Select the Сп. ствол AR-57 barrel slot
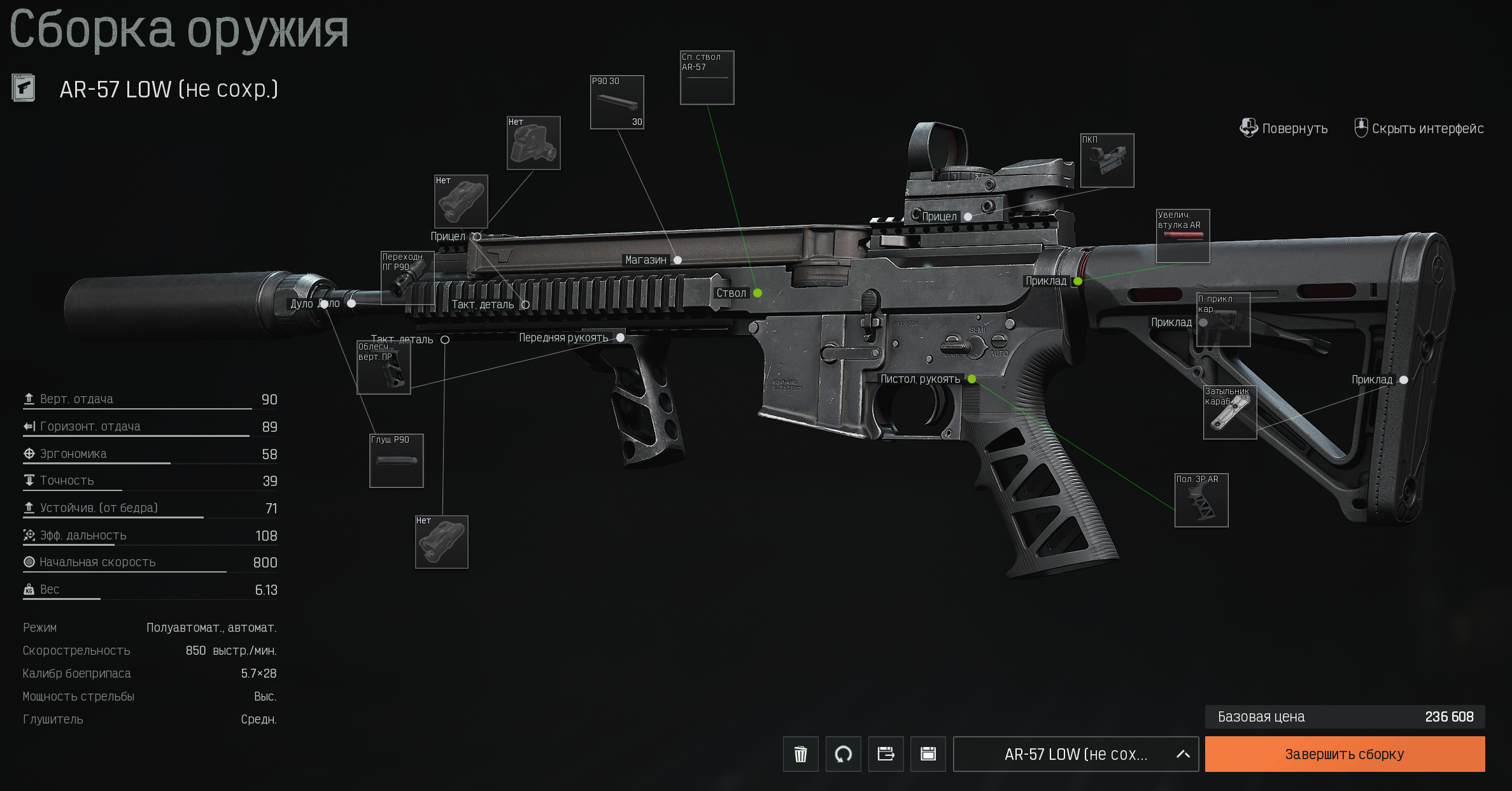 707,78
